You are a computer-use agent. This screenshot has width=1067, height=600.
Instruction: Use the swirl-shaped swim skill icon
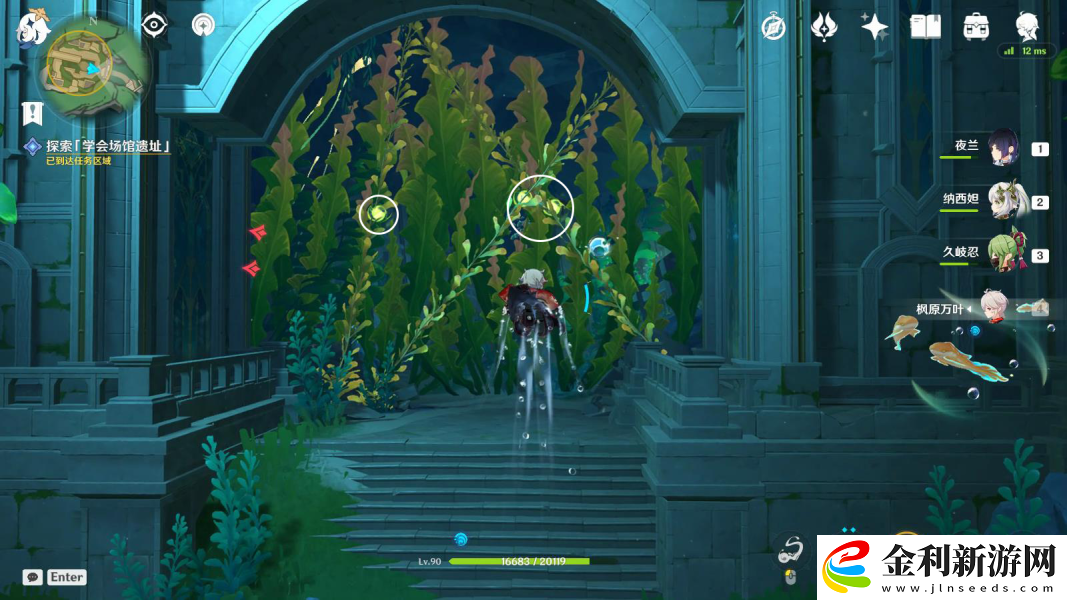tap(792, 548)
